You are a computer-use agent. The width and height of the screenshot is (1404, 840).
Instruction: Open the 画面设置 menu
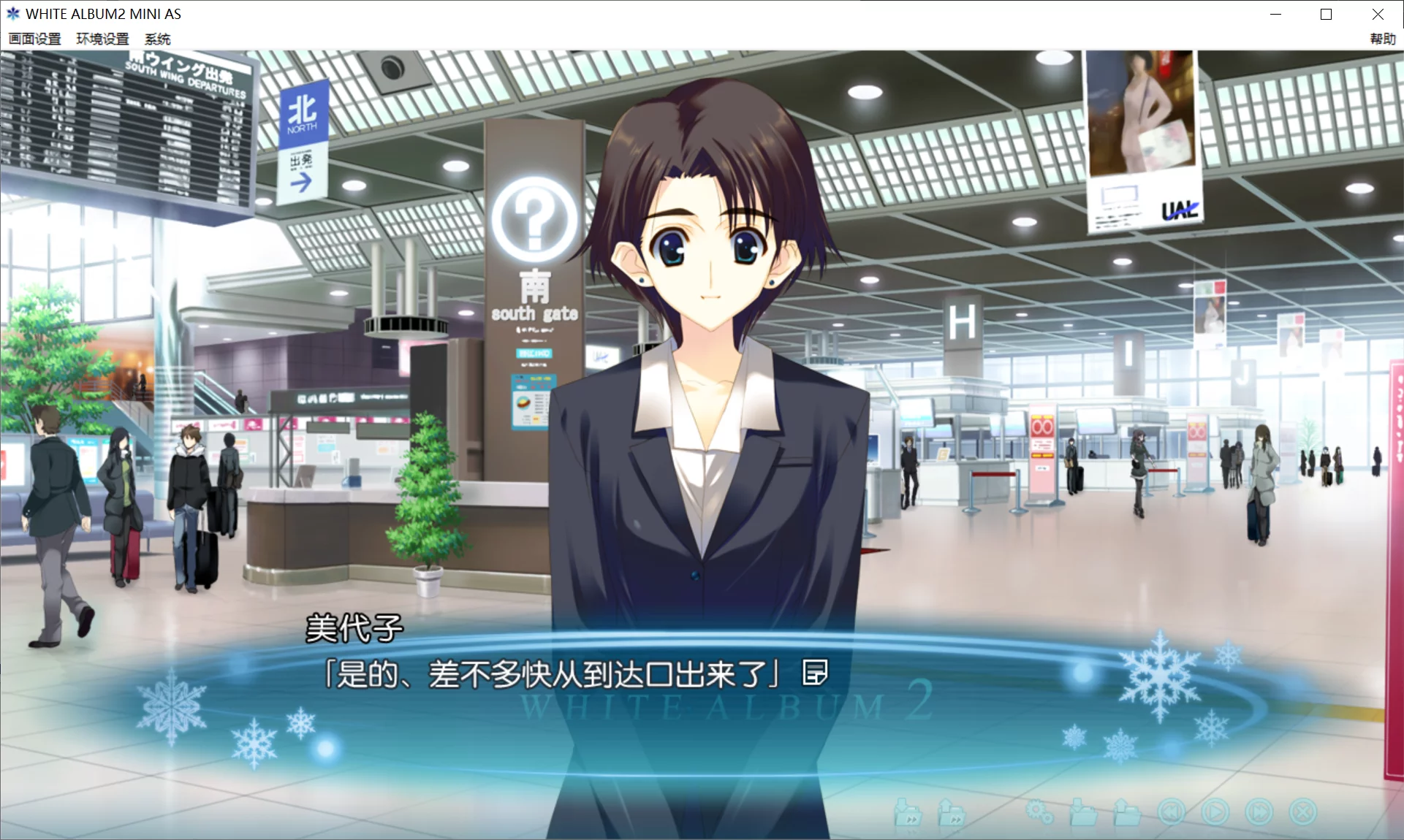[x=34, y=39]
